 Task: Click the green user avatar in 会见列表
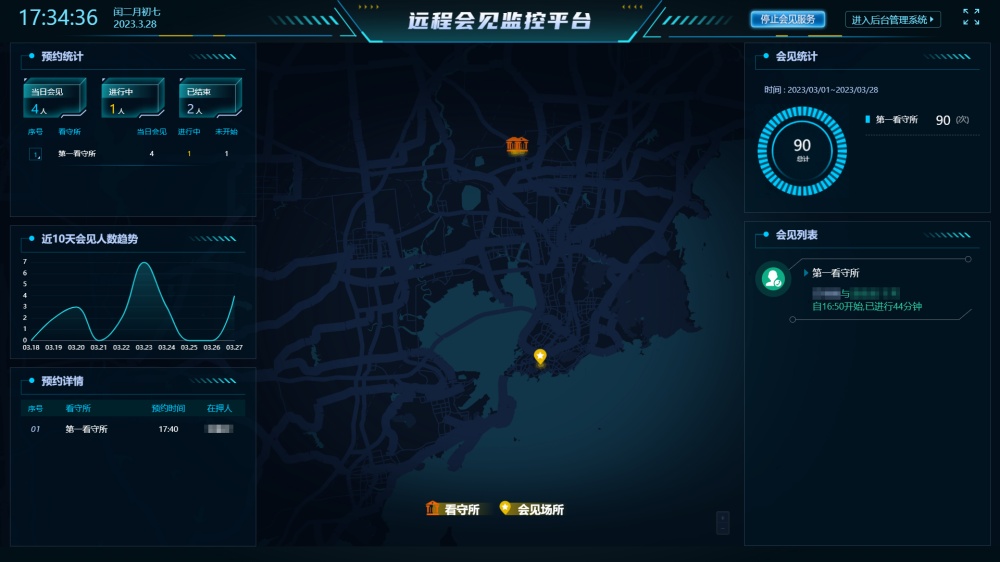772,279
